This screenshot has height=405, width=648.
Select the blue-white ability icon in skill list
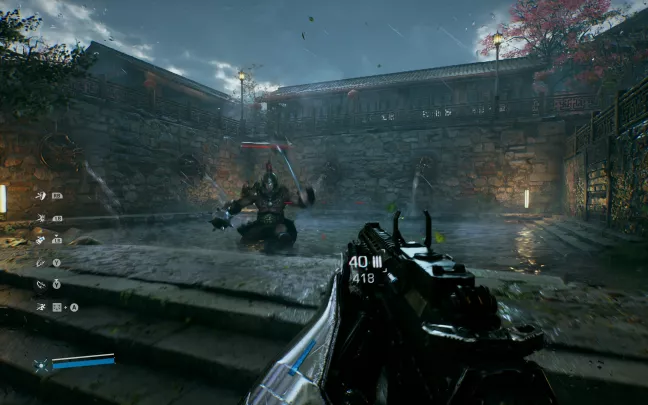click(41, 240)
